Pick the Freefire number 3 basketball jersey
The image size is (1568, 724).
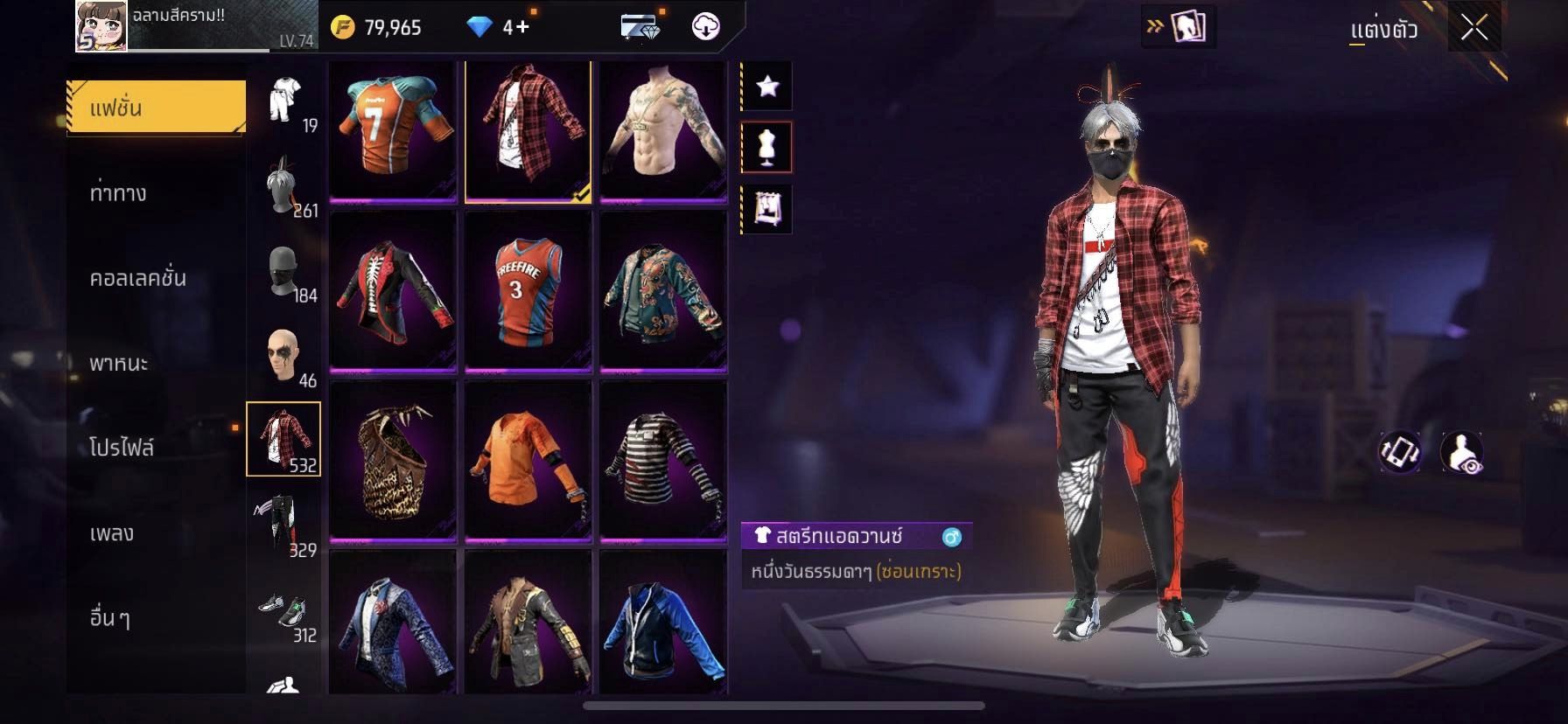pos(528,291)
